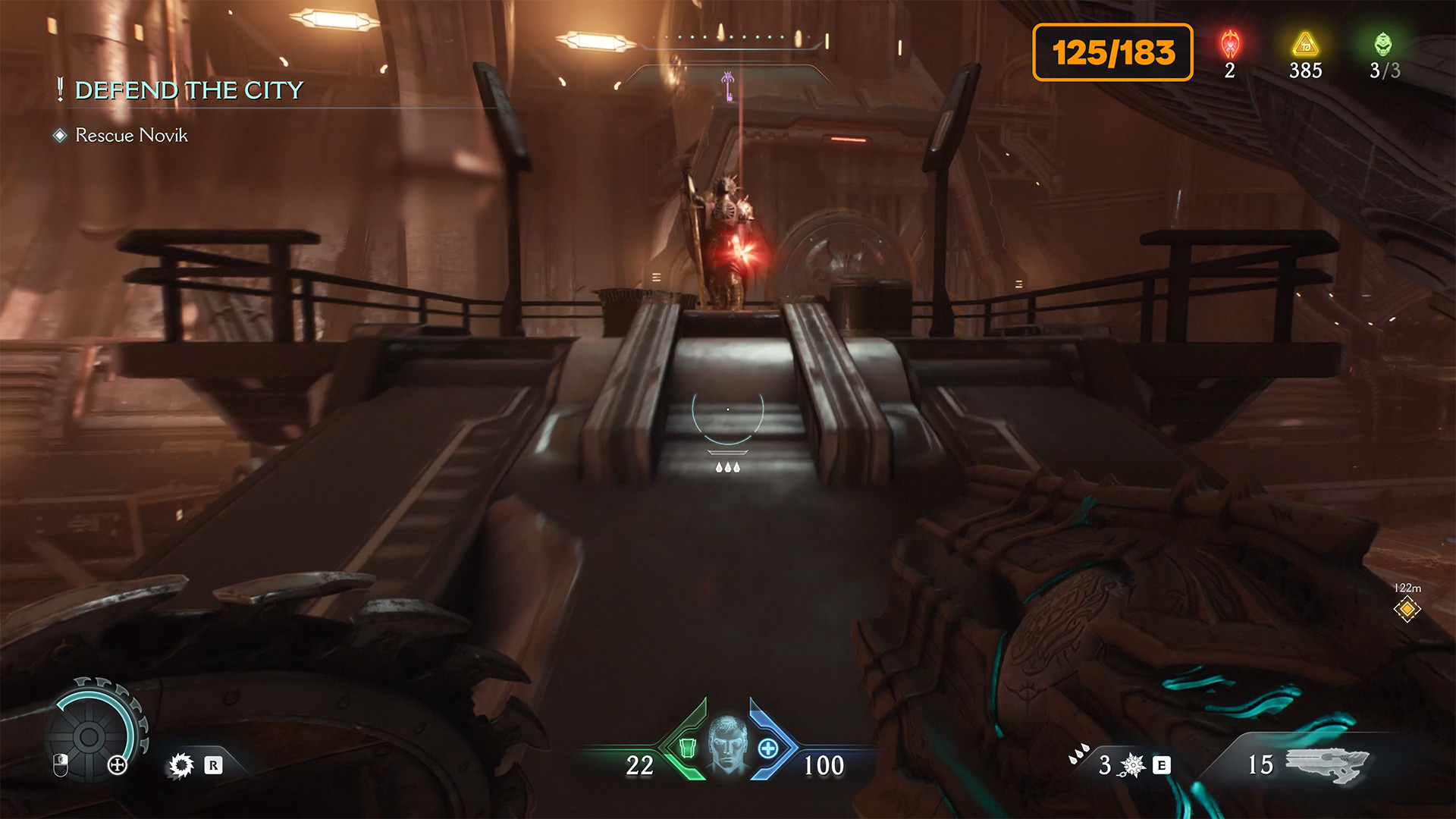This screenshot has height=819, width=1456.
Task: Select the green armor icon
Action: 687,748
